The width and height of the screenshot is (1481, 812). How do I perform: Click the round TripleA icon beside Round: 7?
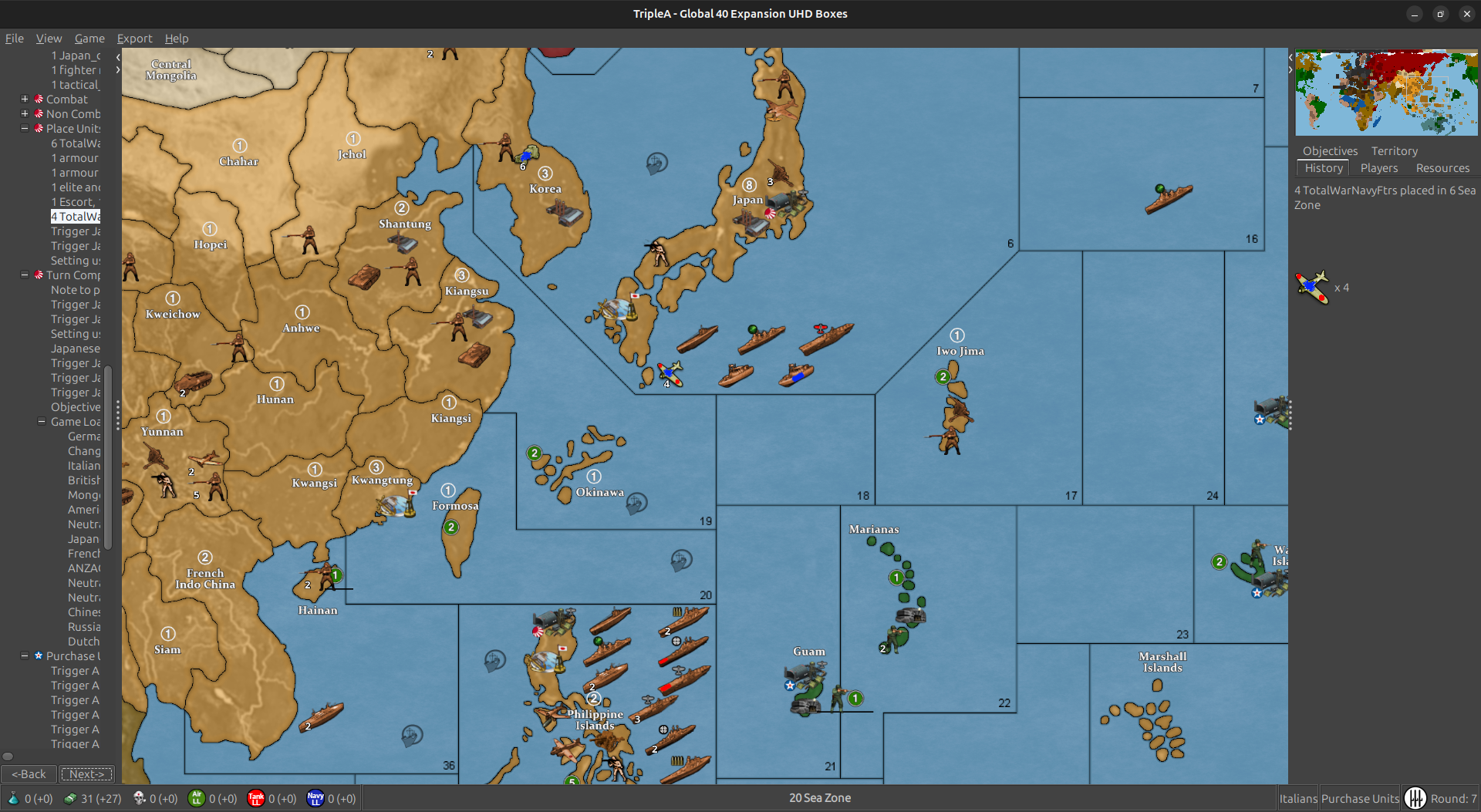(1418, 798)
